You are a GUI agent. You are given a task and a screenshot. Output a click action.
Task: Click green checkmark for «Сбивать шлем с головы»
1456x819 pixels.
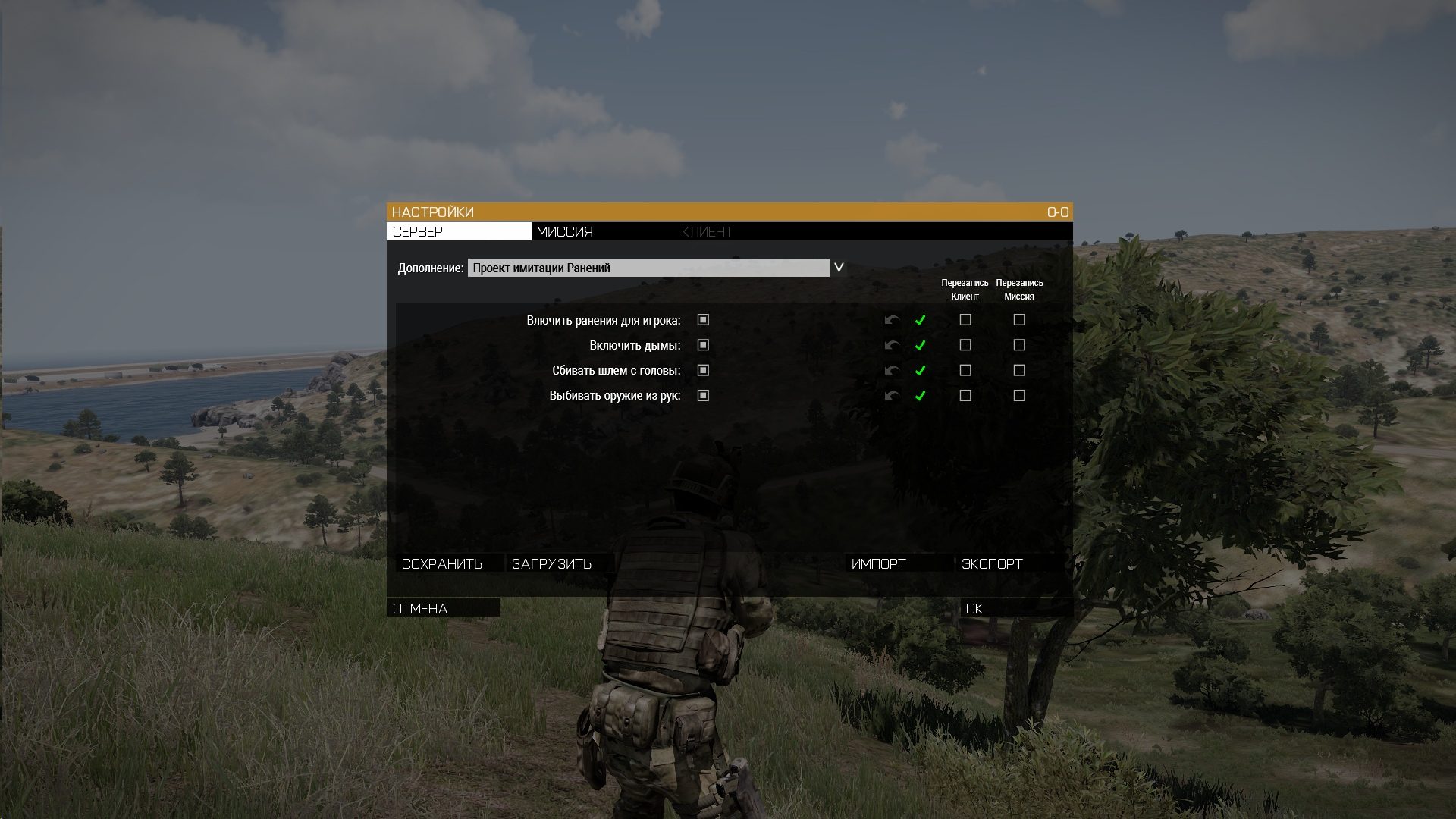click(x=920, y=371)
